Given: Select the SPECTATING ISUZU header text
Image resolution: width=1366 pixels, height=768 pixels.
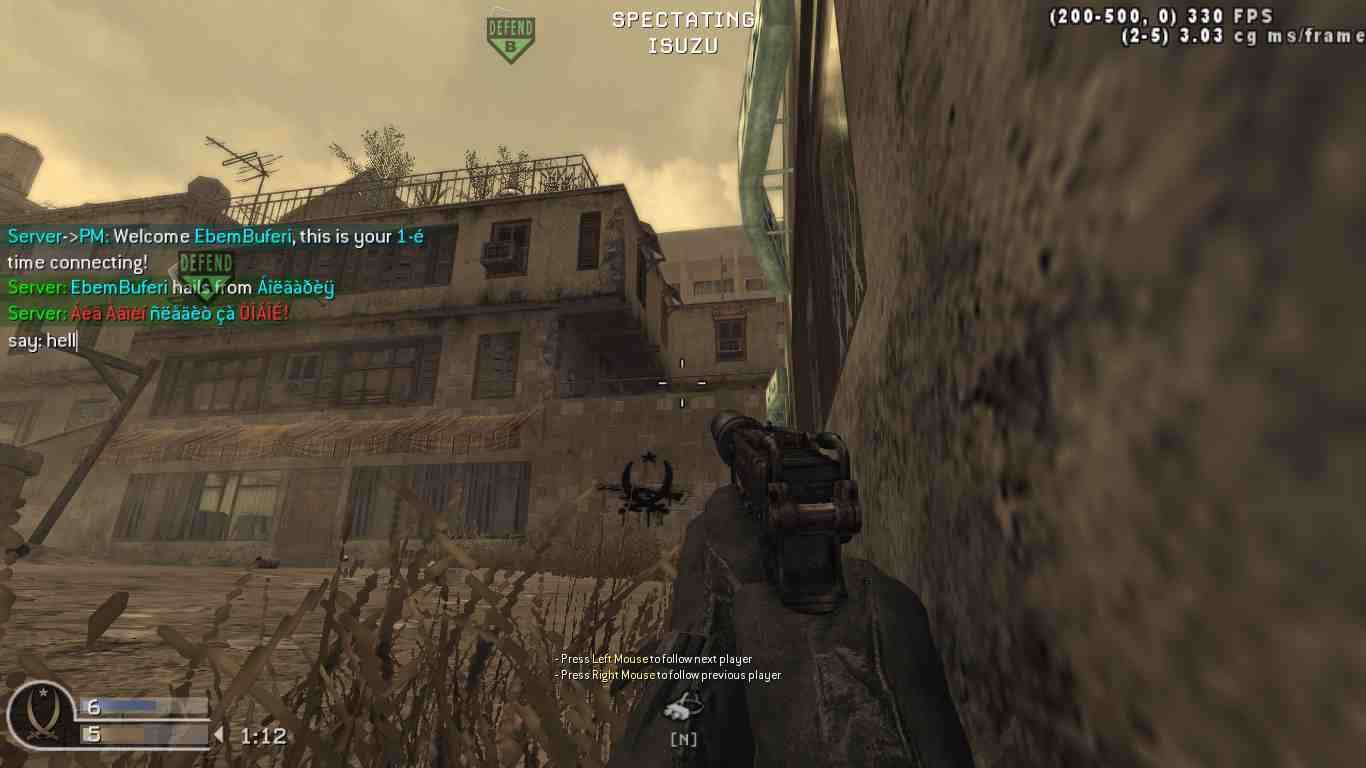Looking at the screenshot, I should pos(683,30).
